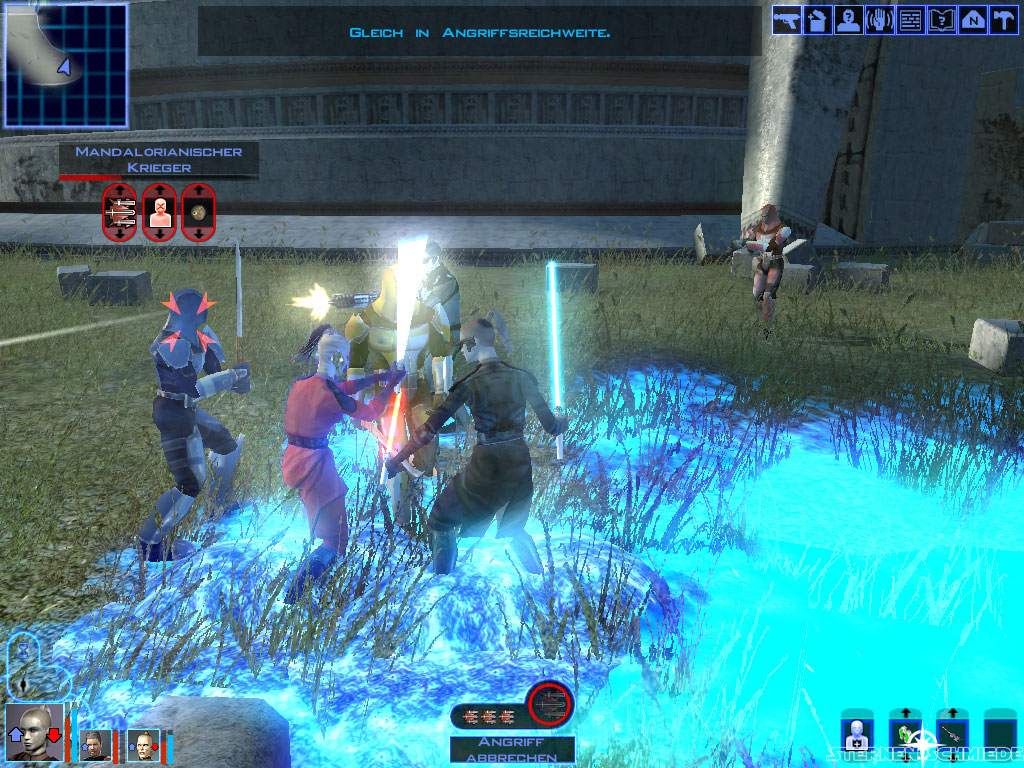The width and height of the screenshot is (1024, 768).
Task: Open the abilities screen with the hand icon
Action: coord(879,20)
